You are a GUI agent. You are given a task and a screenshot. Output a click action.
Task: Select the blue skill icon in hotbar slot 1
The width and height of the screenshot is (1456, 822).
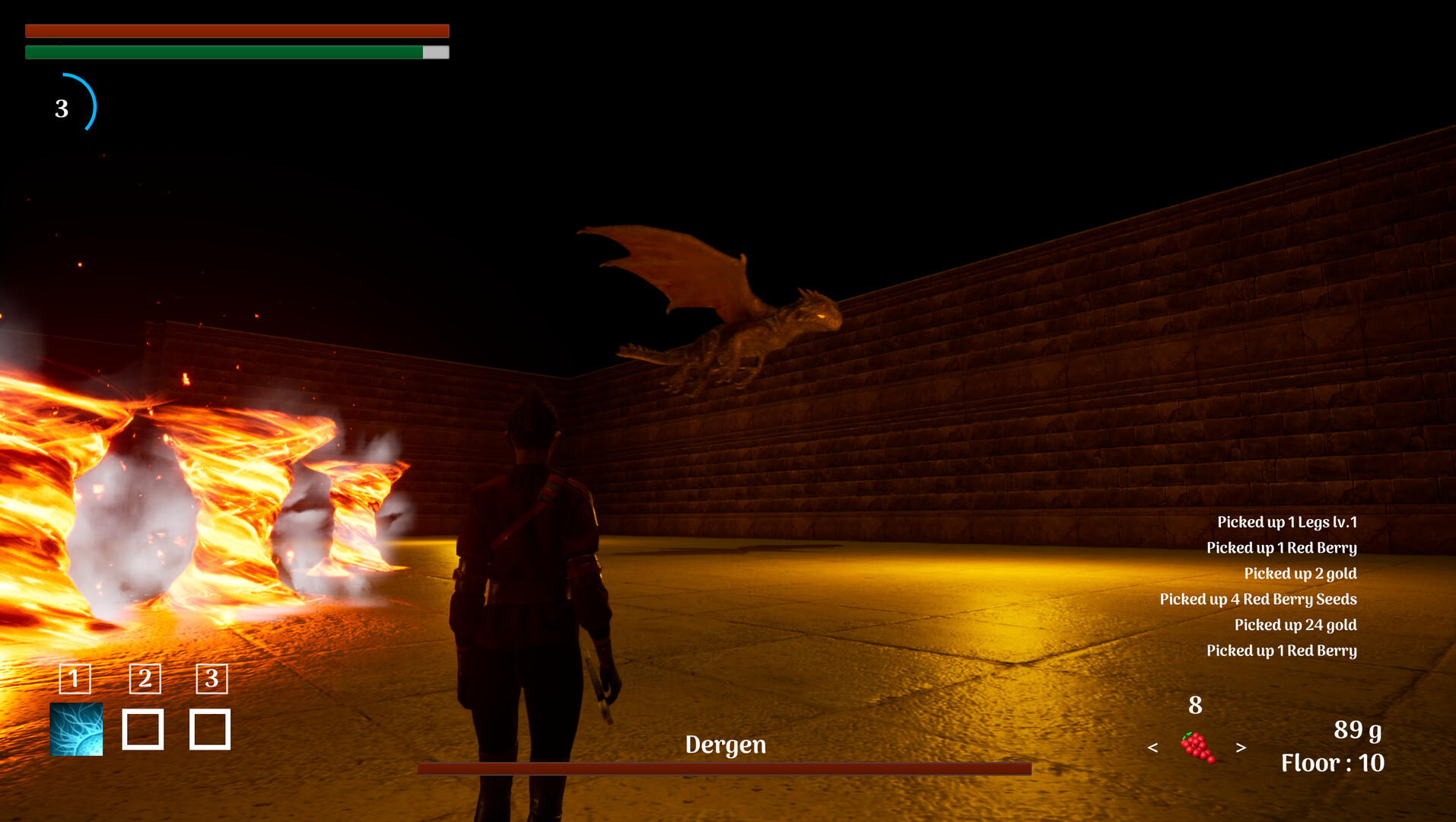(76, 731)
